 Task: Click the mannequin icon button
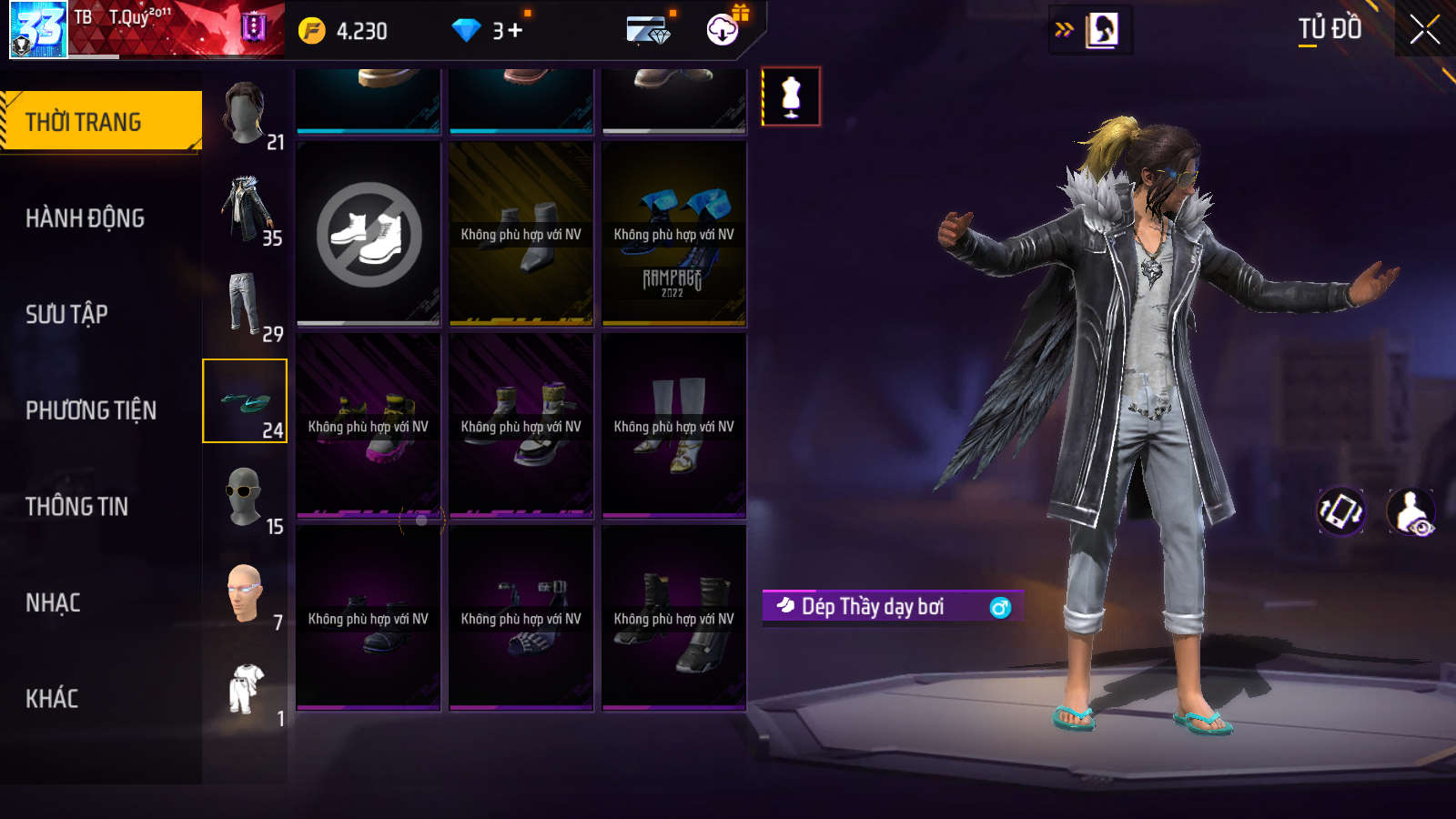pos(791,96)
